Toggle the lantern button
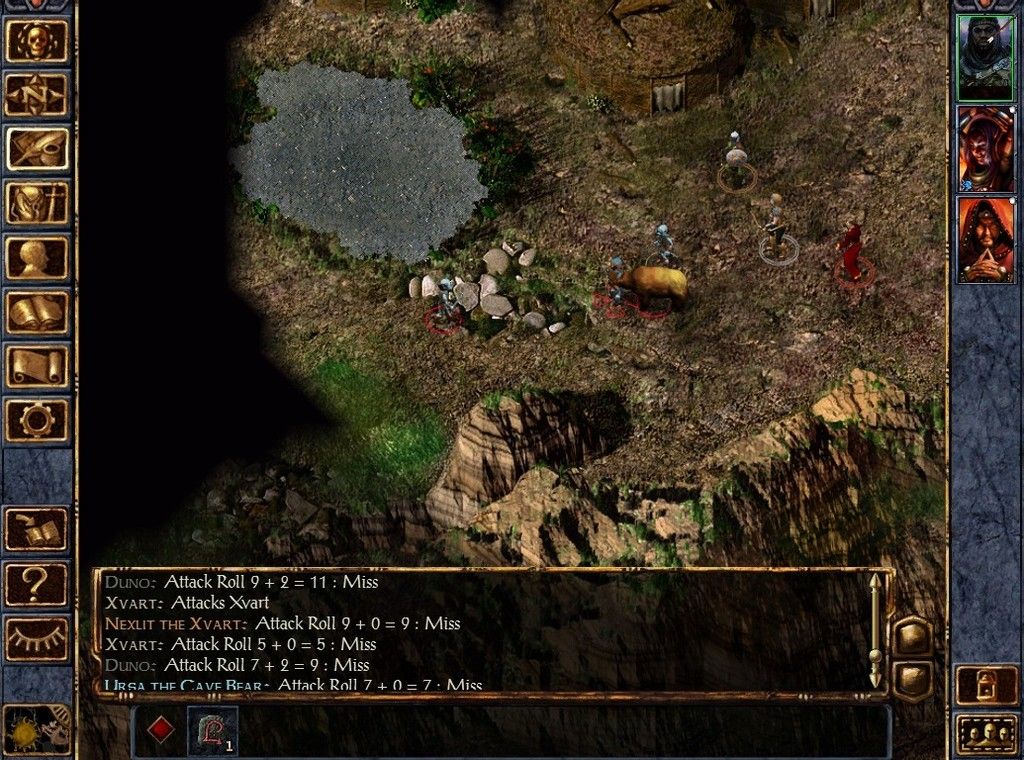Image resolution: width=1024 pixels, height=760 pixels. (x=985, y=685)
